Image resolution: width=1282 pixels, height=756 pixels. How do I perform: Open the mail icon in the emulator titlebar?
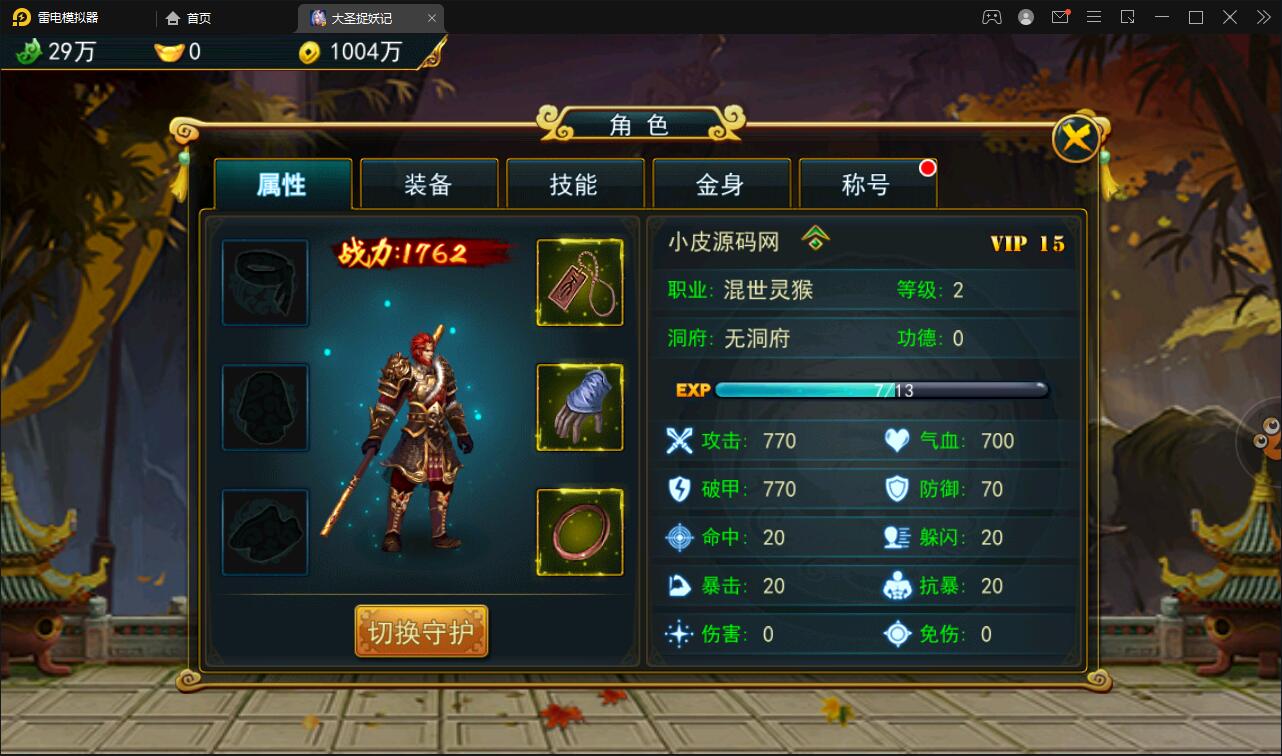pos(1060,17)
